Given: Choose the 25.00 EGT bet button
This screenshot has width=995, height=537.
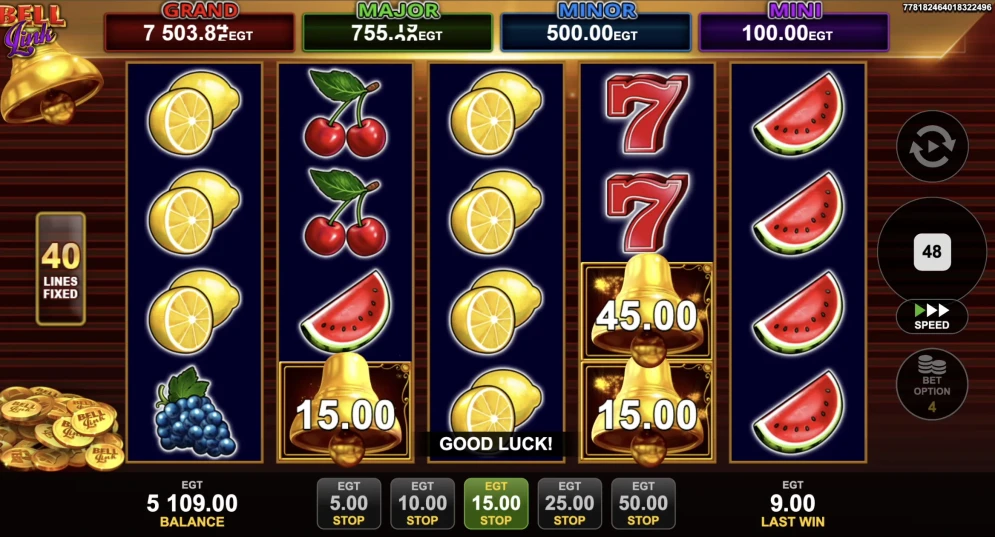Looking at the screenshot, I should tap(569, 503).
